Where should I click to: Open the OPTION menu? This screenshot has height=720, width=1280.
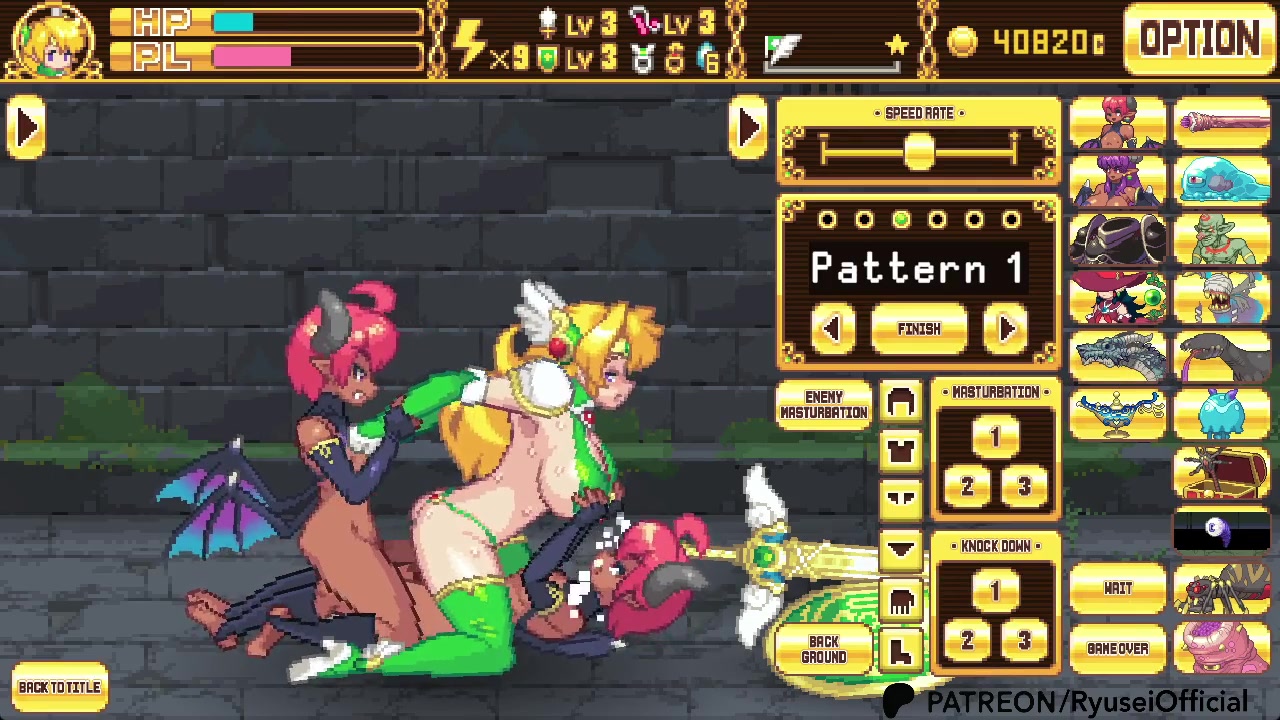[x=1199, y=40]
